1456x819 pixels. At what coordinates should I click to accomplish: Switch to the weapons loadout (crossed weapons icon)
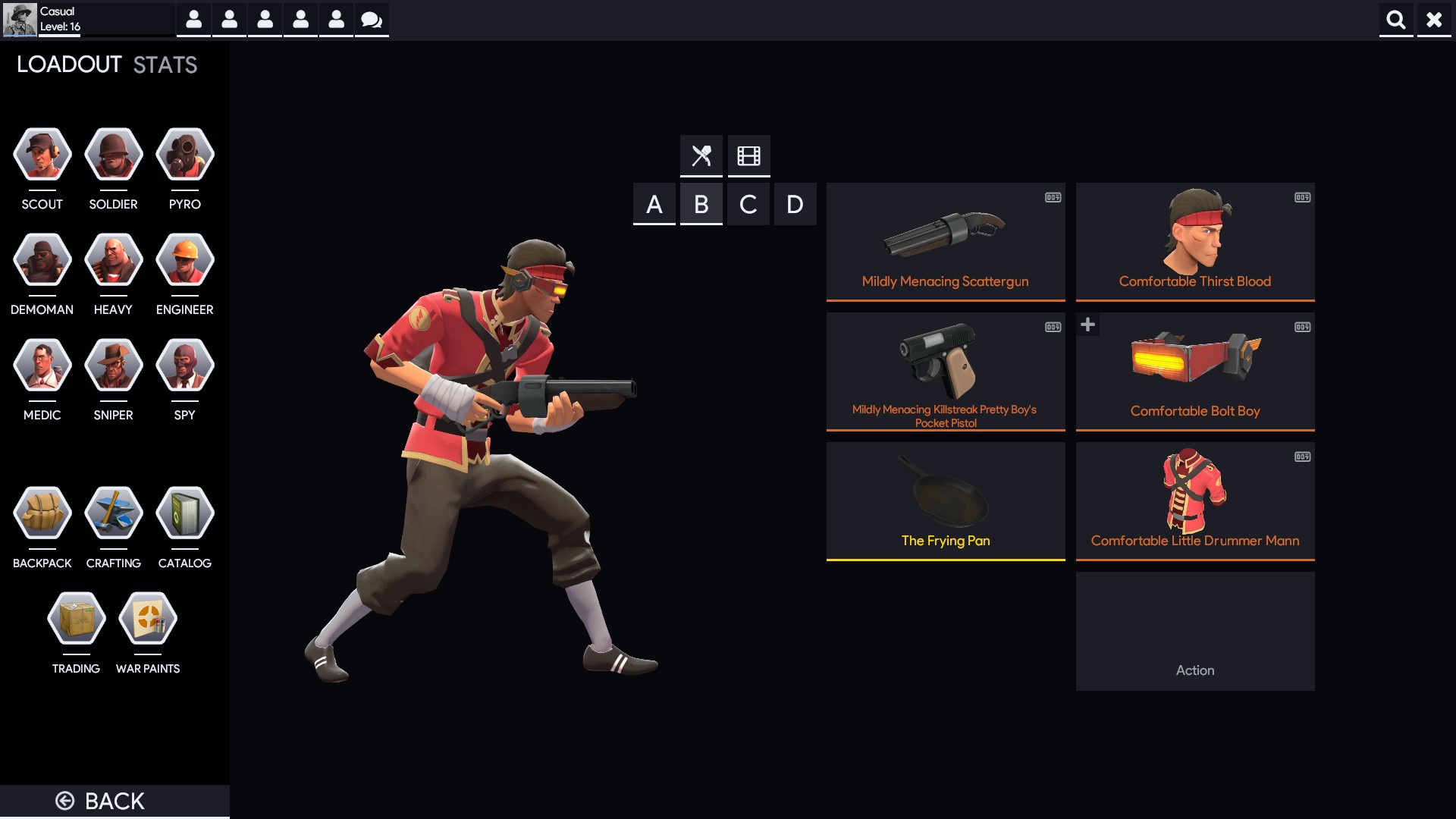(701, 155)
